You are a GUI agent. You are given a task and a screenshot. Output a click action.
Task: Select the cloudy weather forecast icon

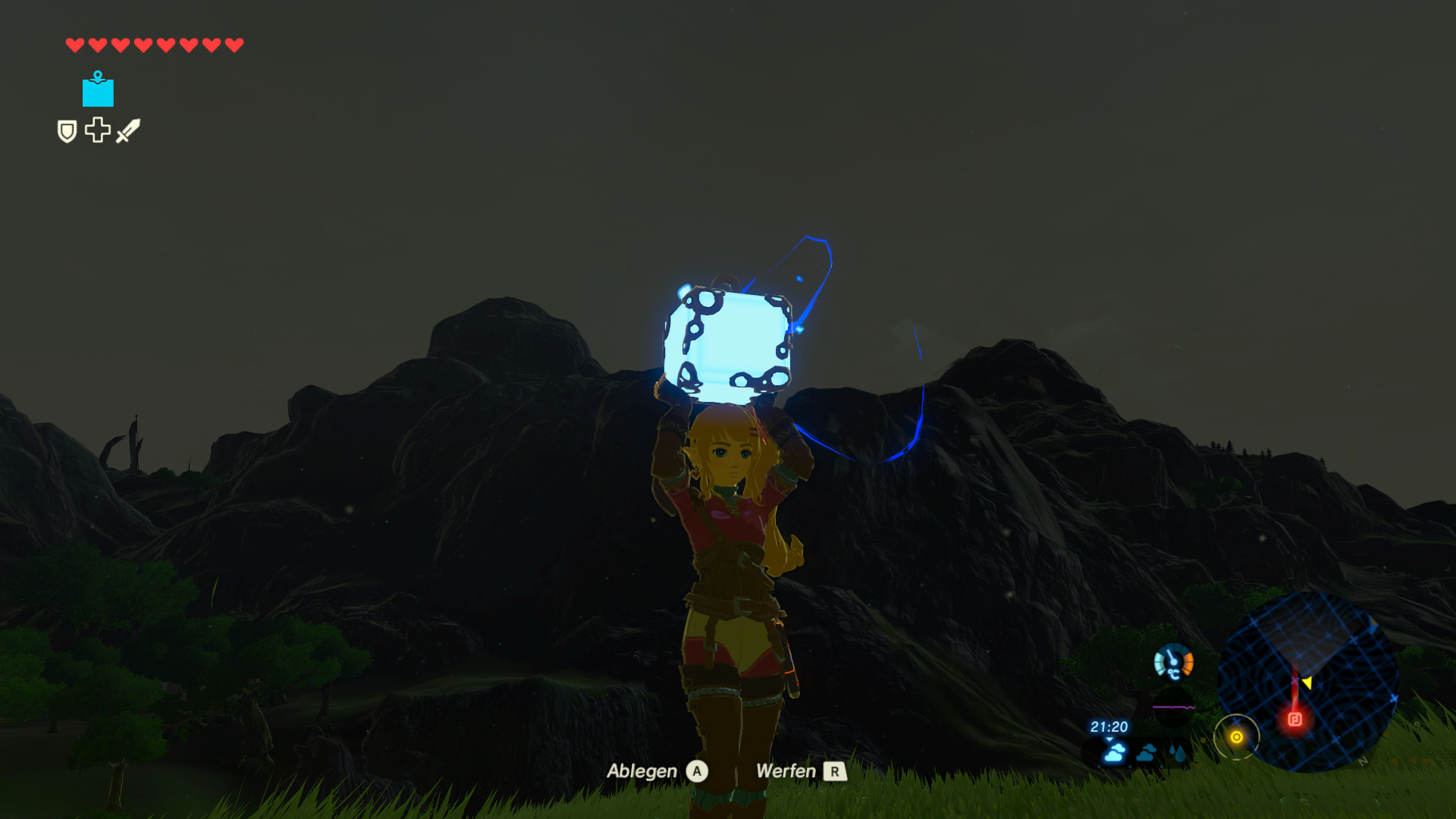point(1114,753)
